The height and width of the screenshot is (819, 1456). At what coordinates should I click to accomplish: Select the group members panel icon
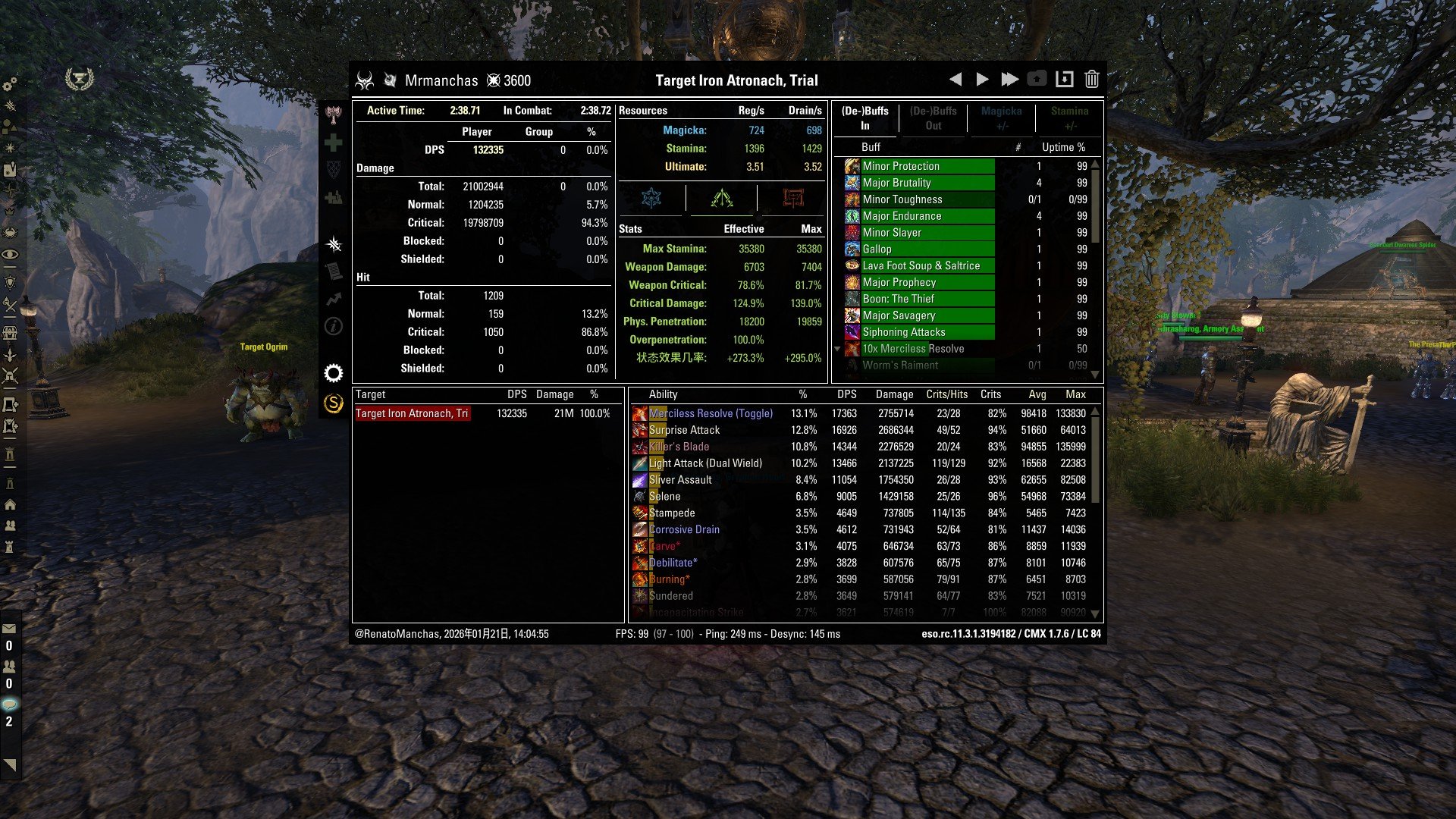(334, 196)
